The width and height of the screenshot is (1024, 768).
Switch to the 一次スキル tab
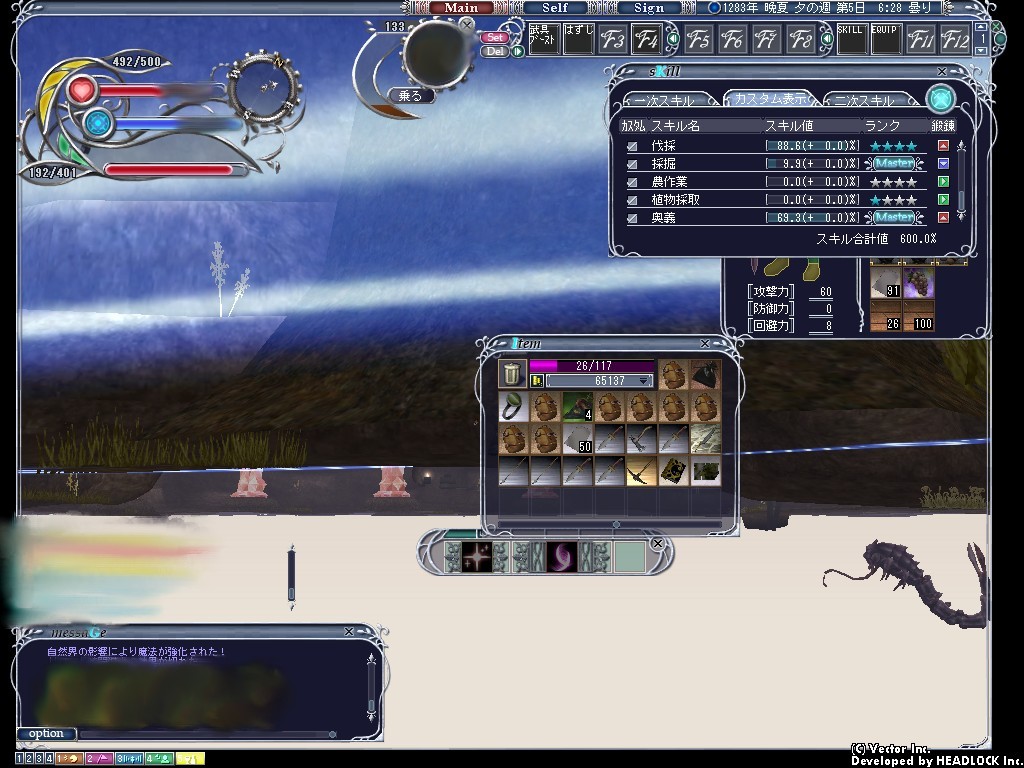click(668, 102)
